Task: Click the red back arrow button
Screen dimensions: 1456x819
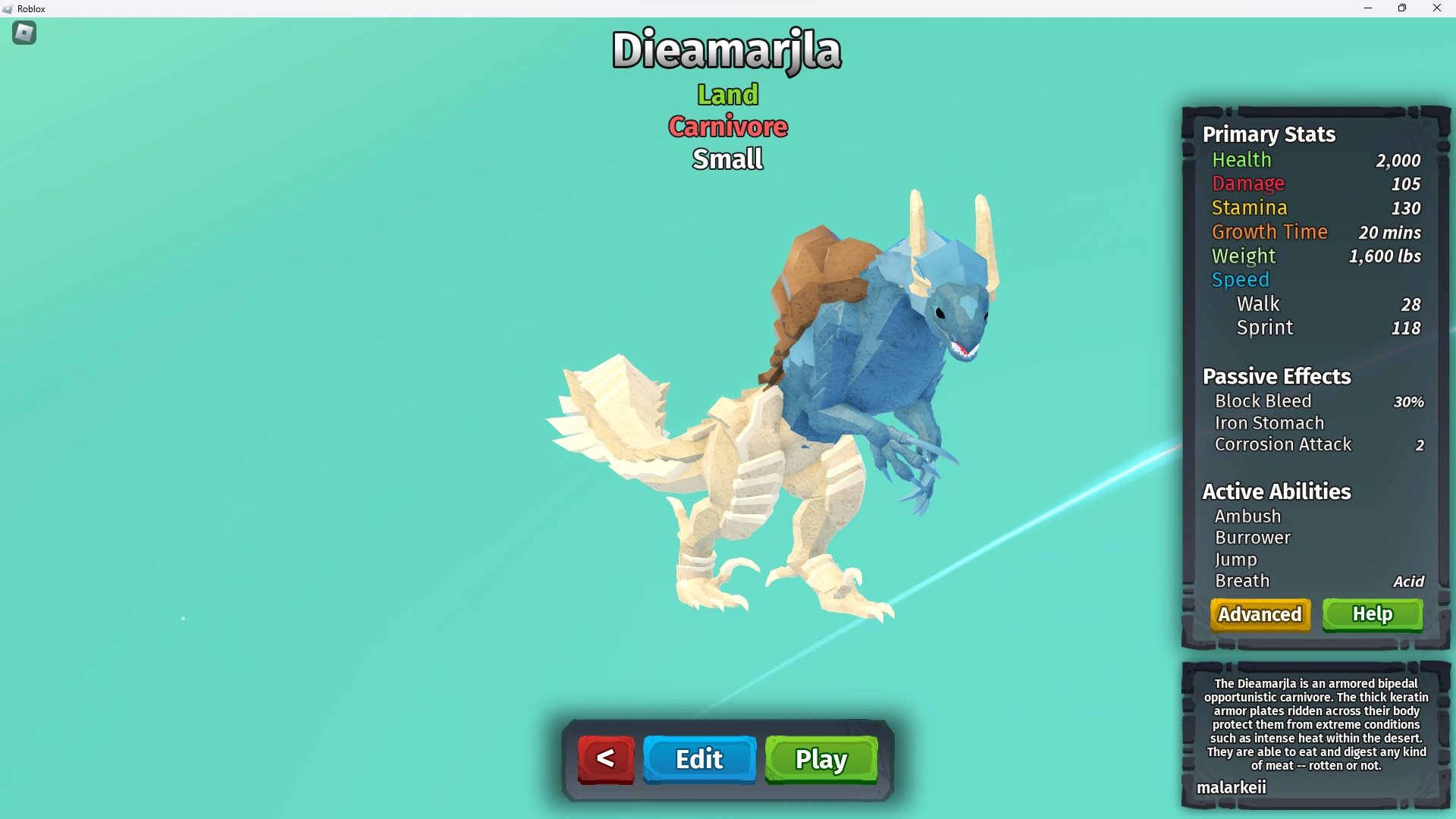Action: coord(604,758)
